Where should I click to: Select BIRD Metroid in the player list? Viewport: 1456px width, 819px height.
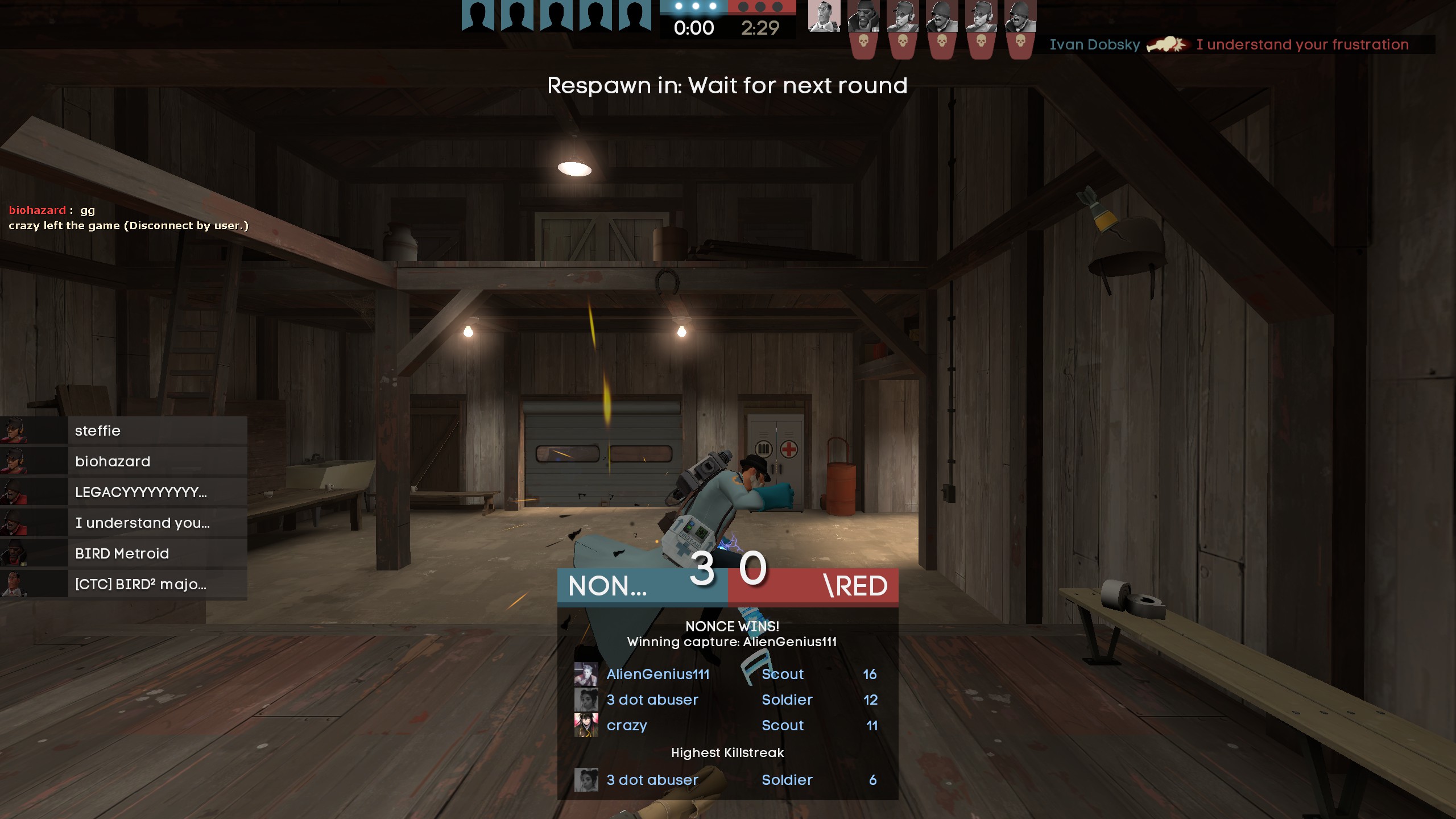tap(123, 553)
